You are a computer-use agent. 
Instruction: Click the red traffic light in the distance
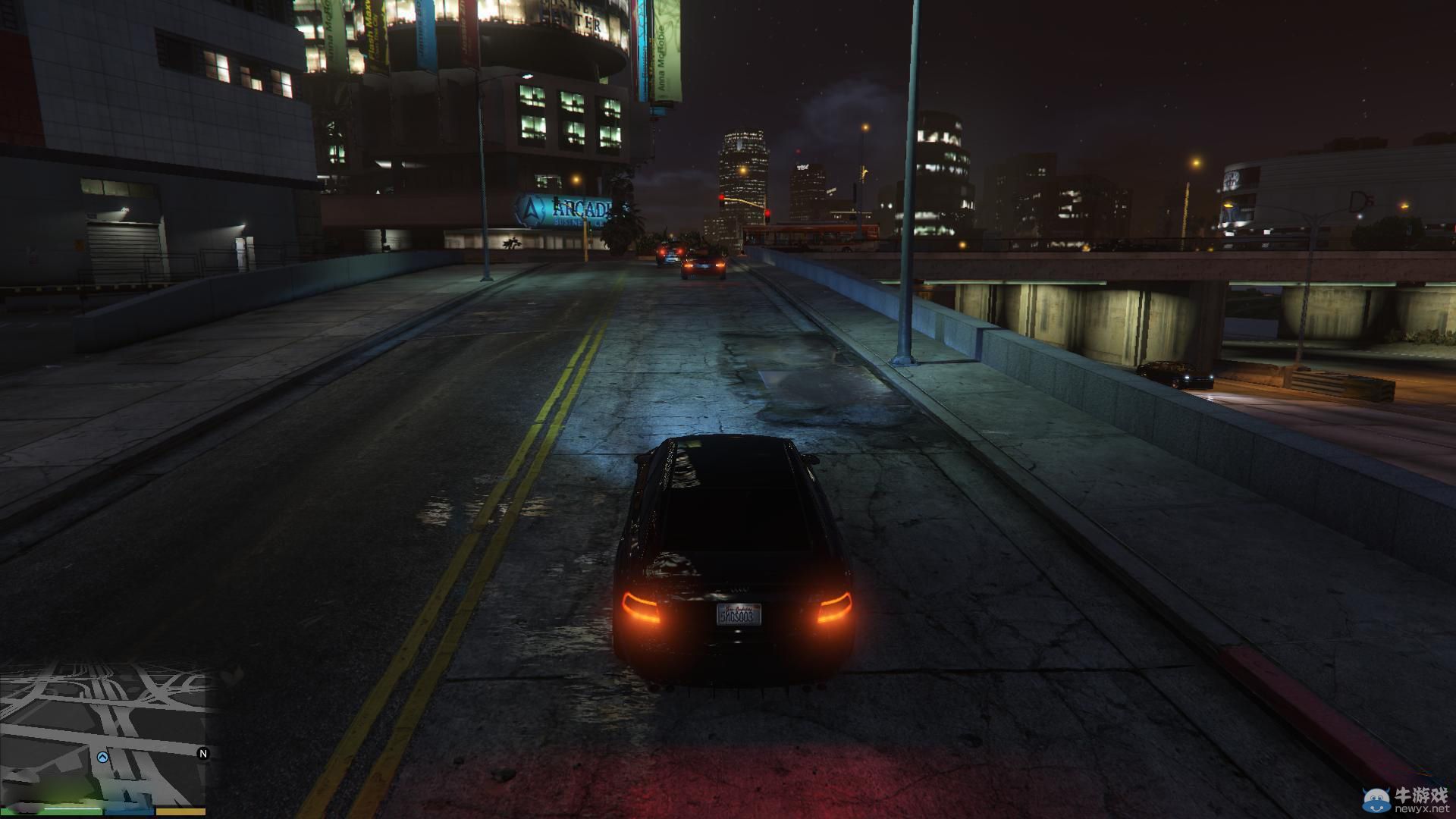click(x=721, y=197)
